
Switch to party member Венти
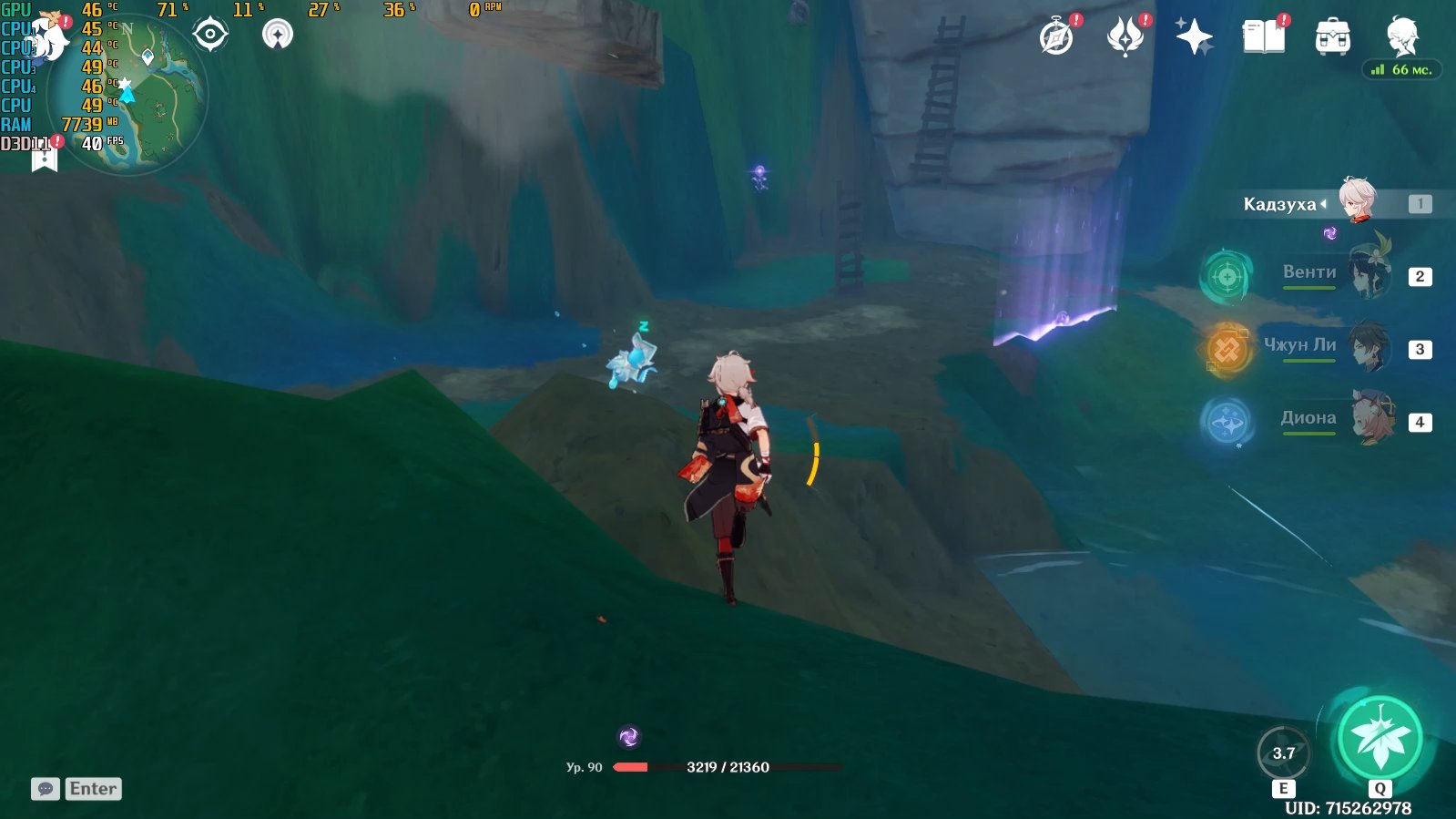1369,273
